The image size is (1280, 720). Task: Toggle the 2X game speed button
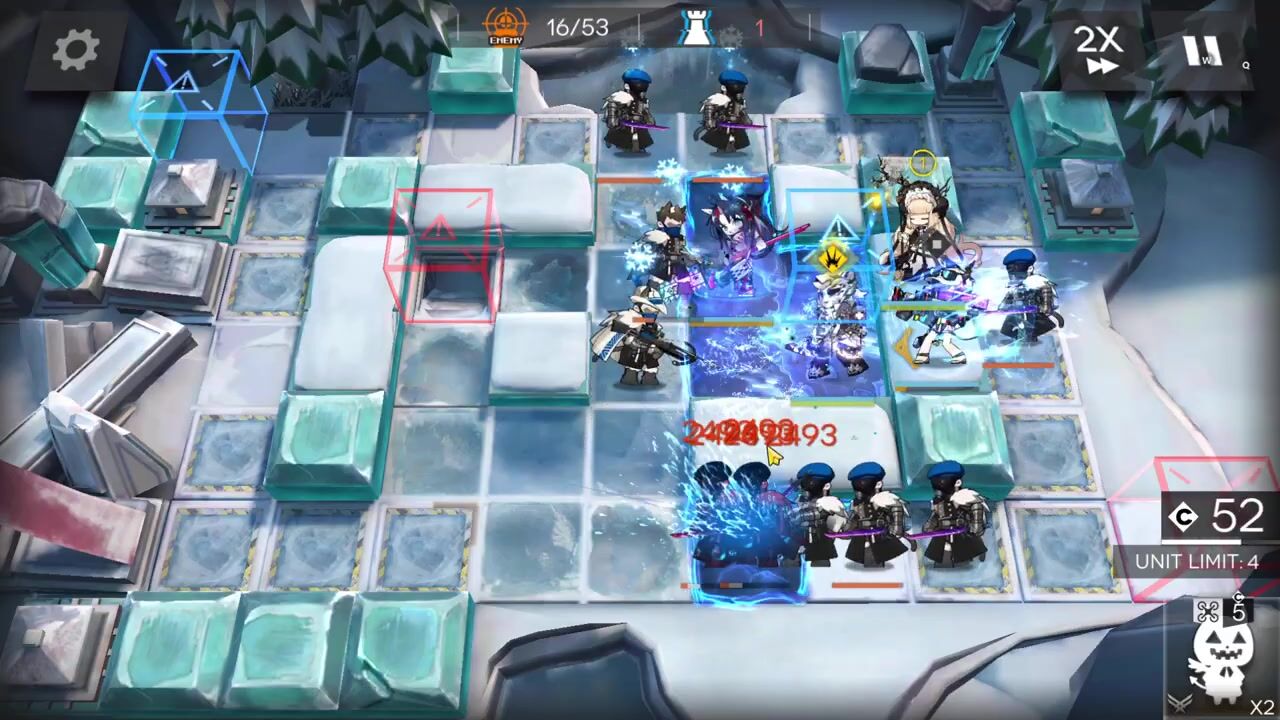point(1097,48)
